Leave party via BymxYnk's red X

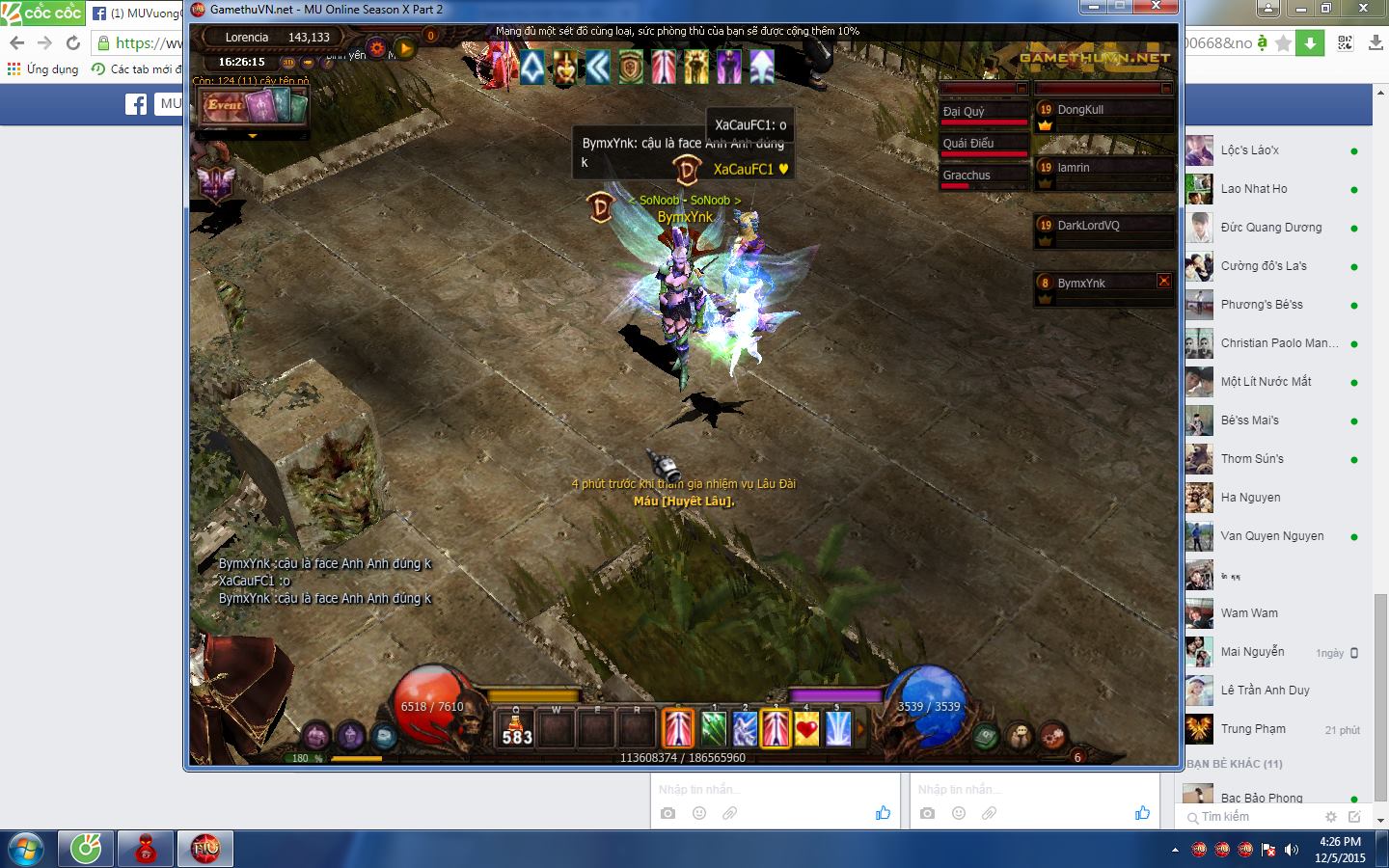pyautogui.click(x=1164, y=282)
